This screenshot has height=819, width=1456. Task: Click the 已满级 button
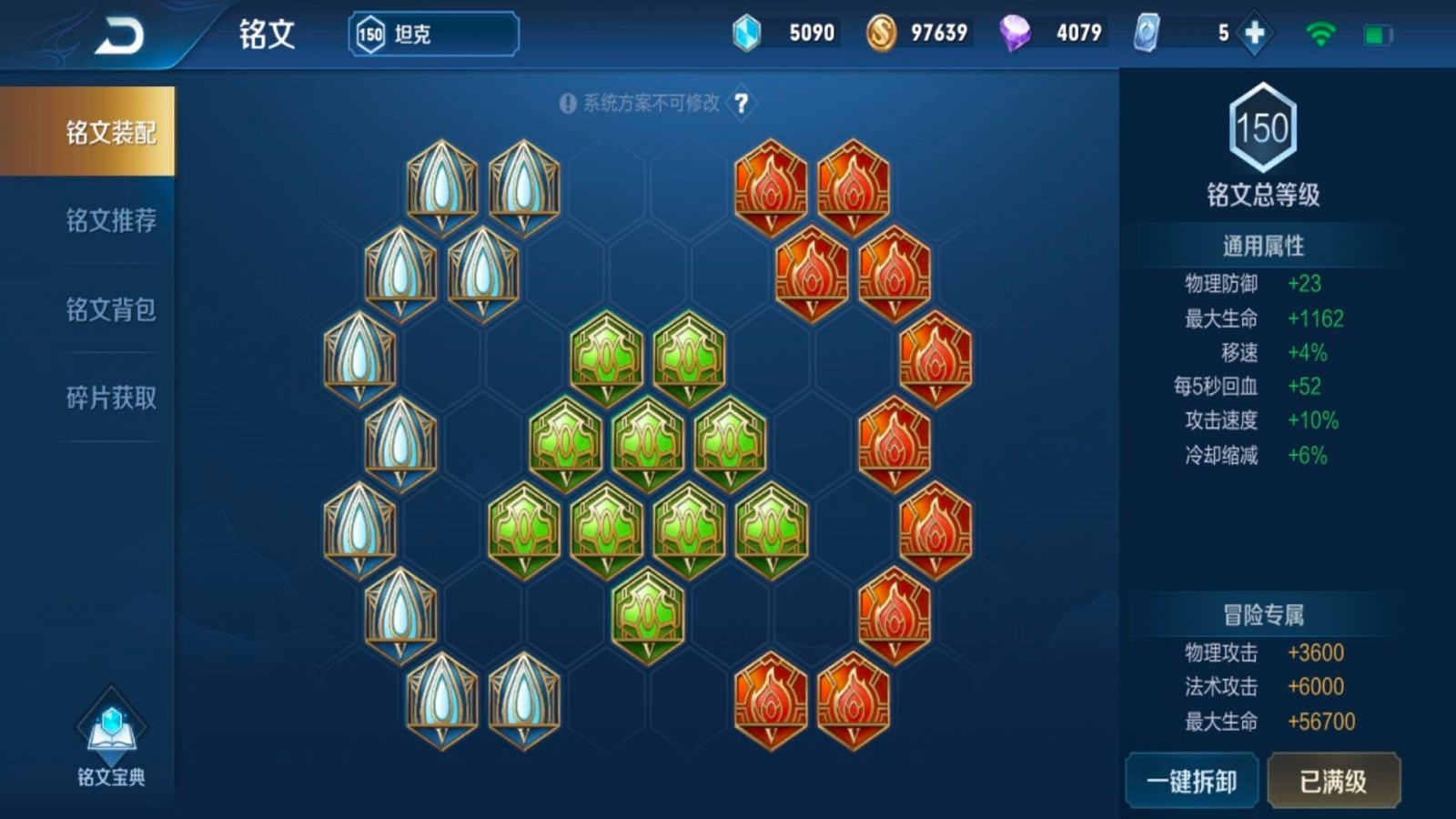click(x=1333, y=781)
